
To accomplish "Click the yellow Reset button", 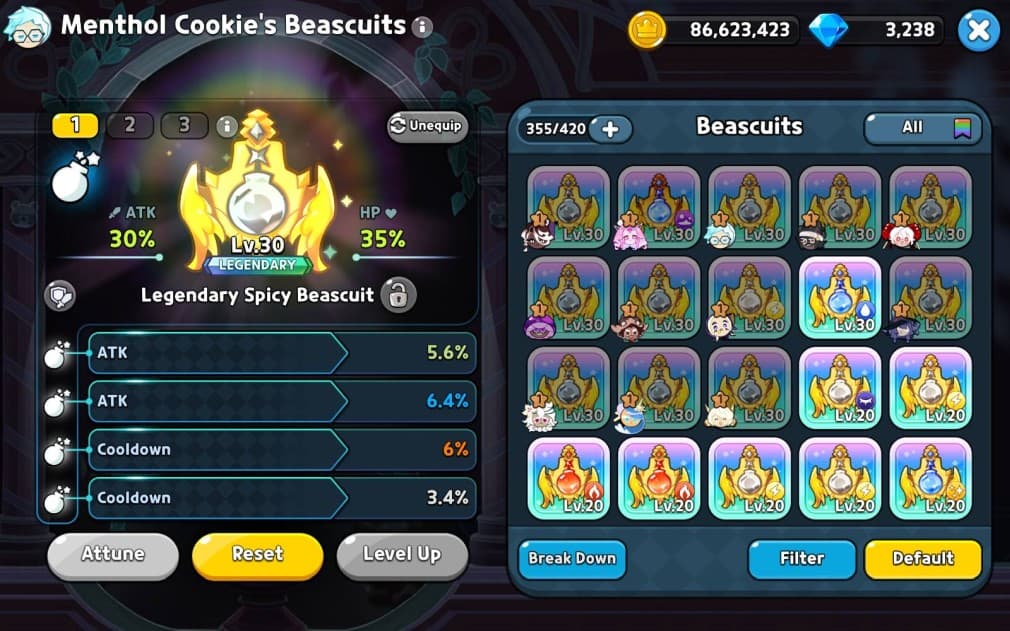I will click(x=257, y=555).
